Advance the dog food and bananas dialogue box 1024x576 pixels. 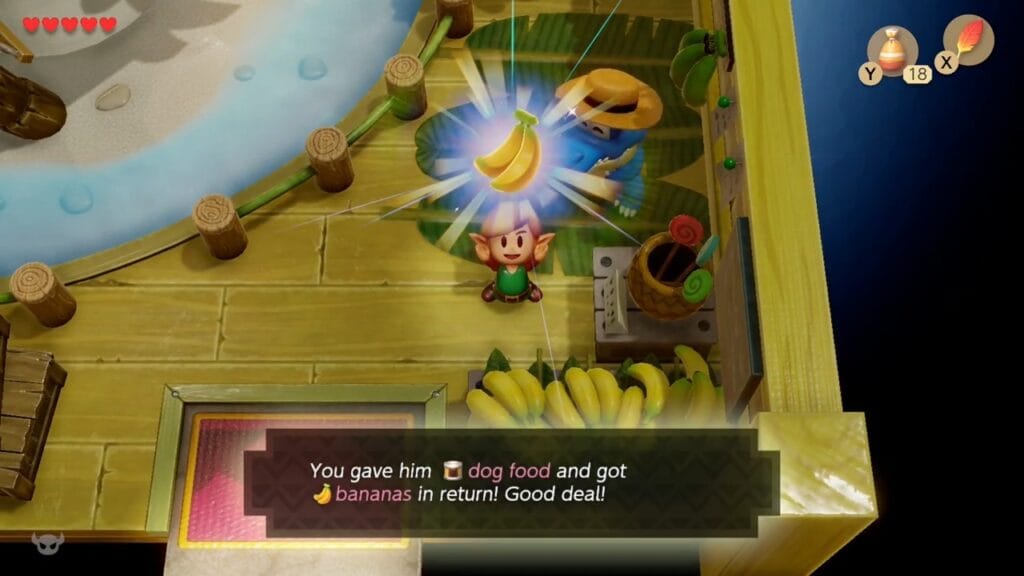(510, 483)
